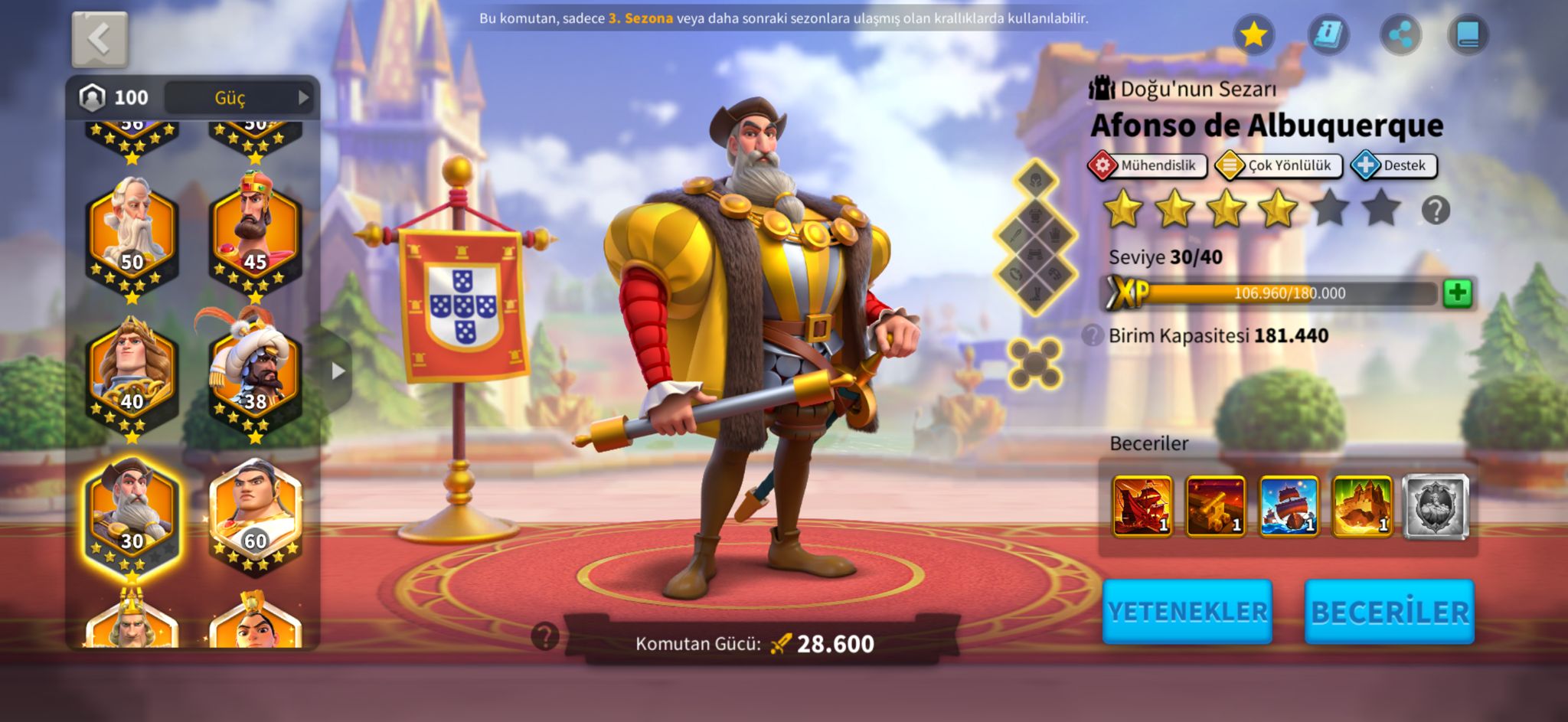The image size is (1568, 722).
Task: Select the level 40 crowned commander
Action: [132, 375]
